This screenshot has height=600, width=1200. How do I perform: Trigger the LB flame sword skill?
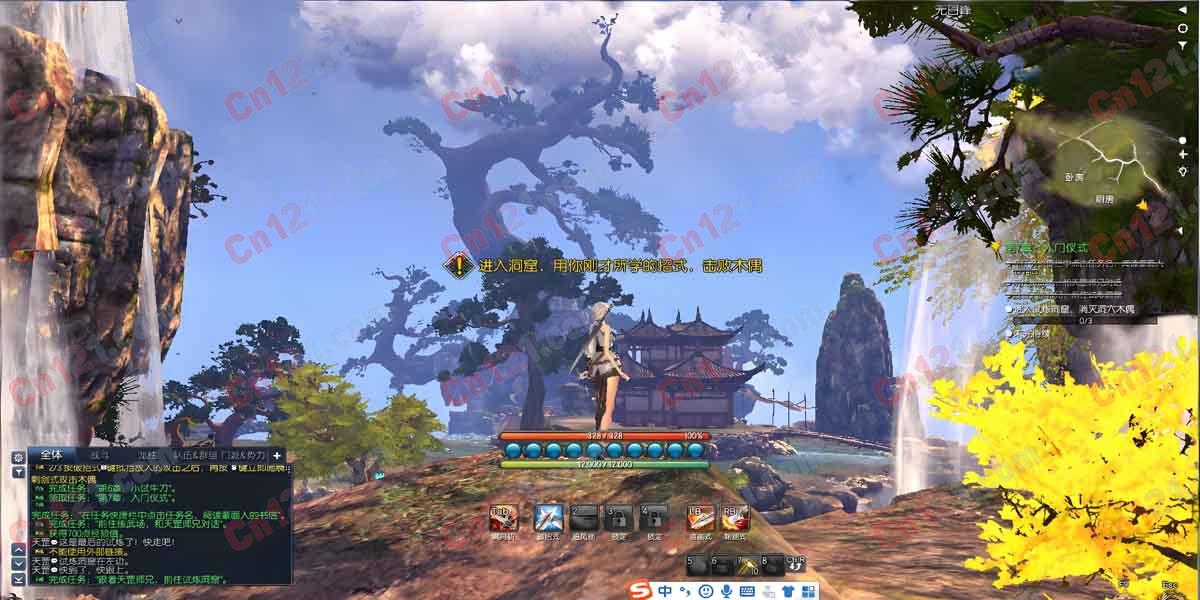(x=700, y=517)
